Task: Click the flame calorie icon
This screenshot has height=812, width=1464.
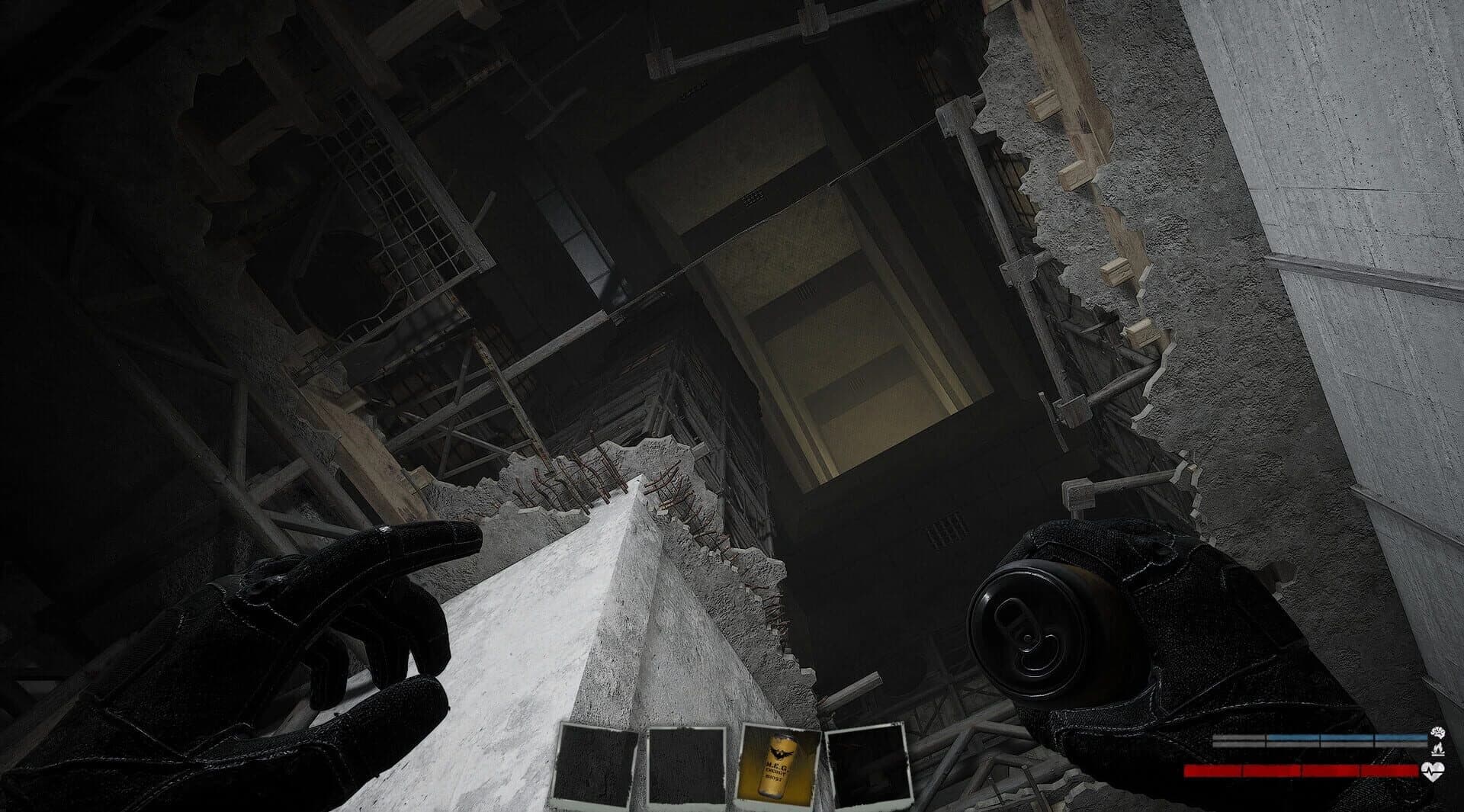Action: pyautogui.click(x=1437, y=749)
